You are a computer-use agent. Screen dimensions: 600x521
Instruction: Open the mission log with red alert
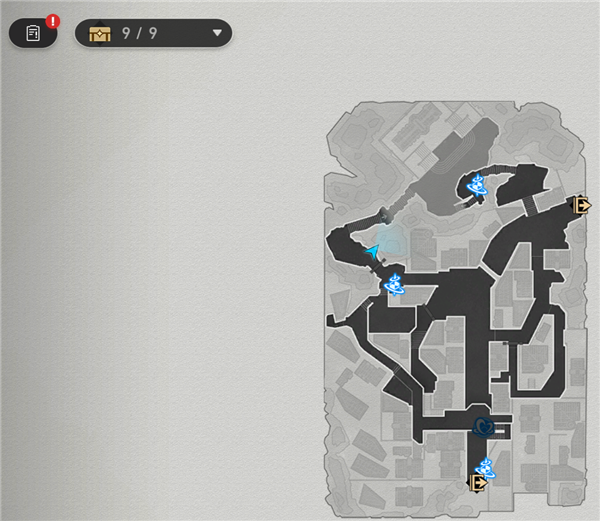(x=33, y=33)
